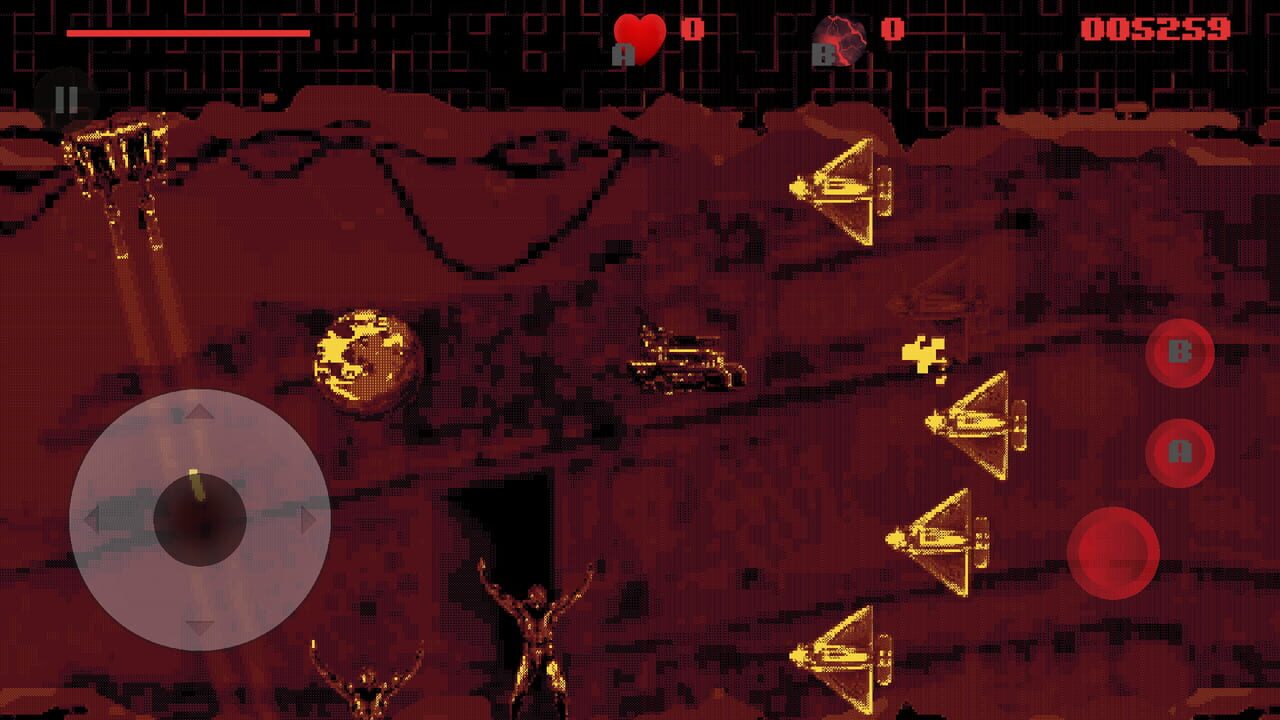Tap the zero next to the orb
The image size is (1280, 720).
tap(890, 28)
